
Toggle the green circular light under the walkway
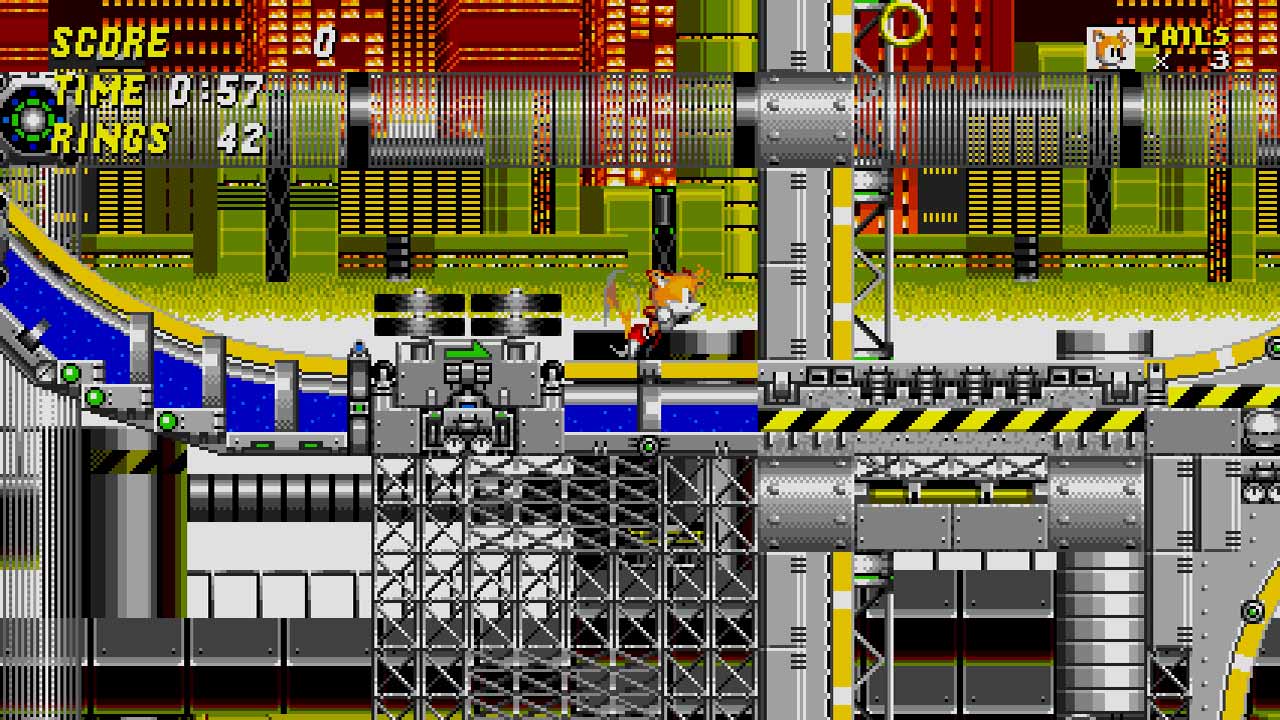pos(650,446)
